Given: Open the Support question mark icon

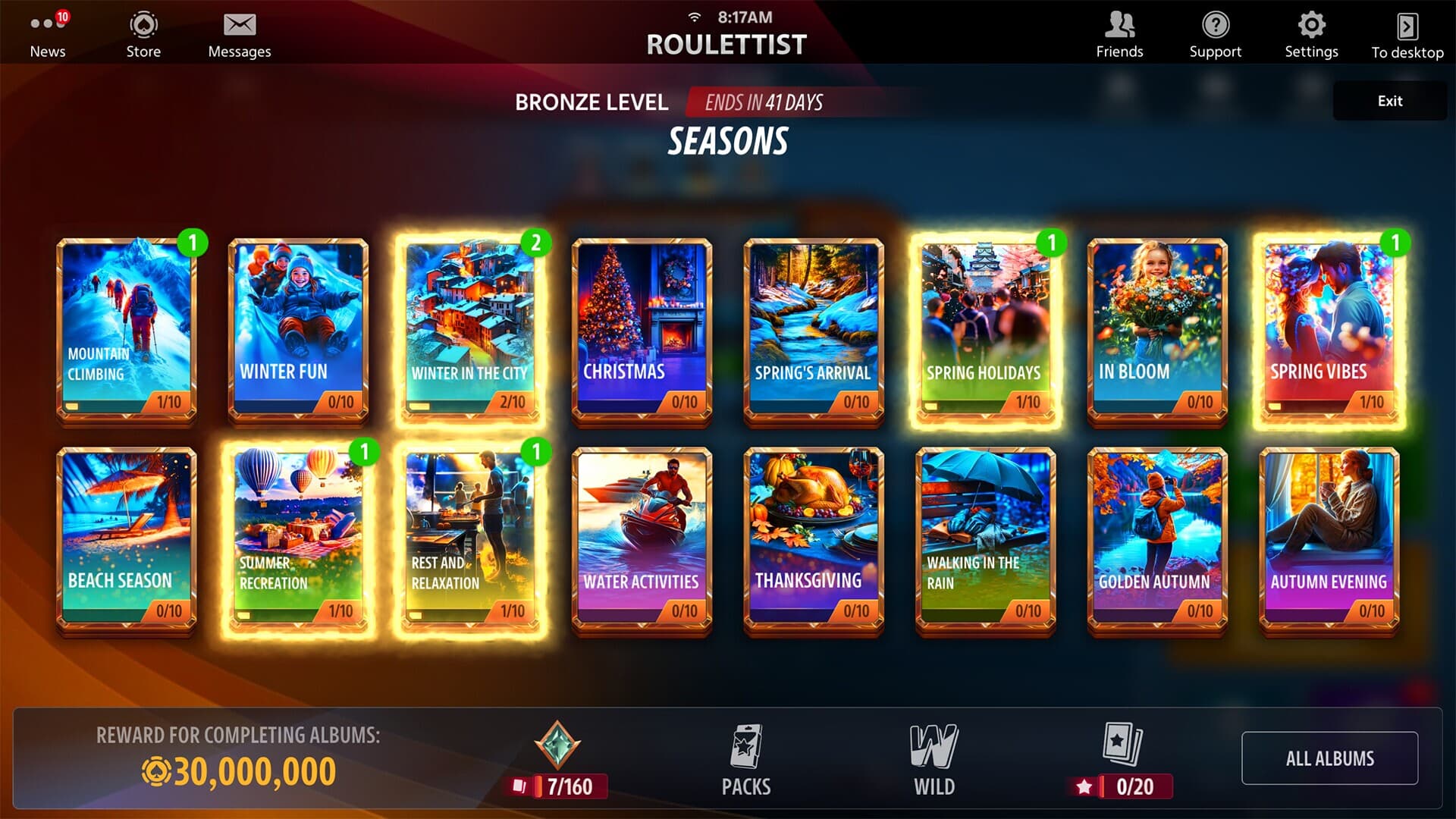Looking at the screenshot, I should point(1216,24).
